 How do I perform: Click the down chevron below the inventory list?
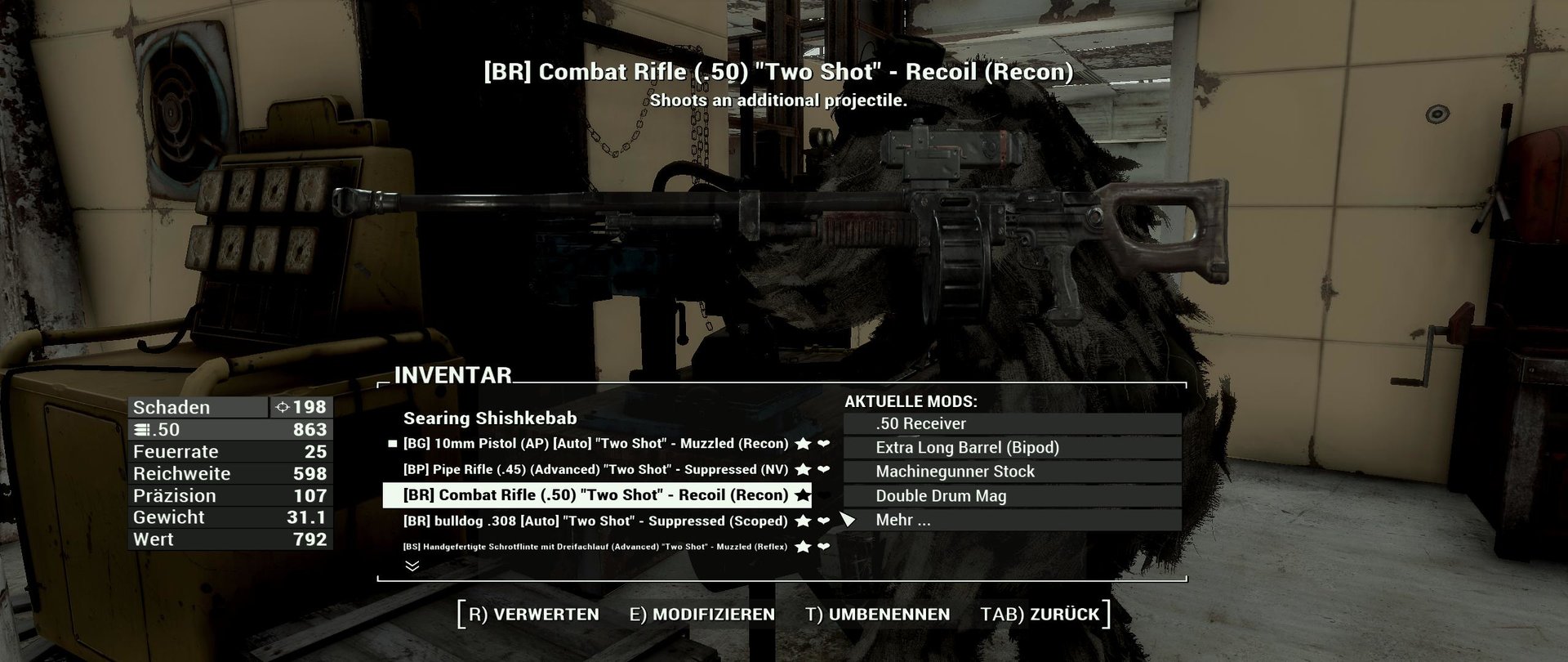click(x=412, y=566)
